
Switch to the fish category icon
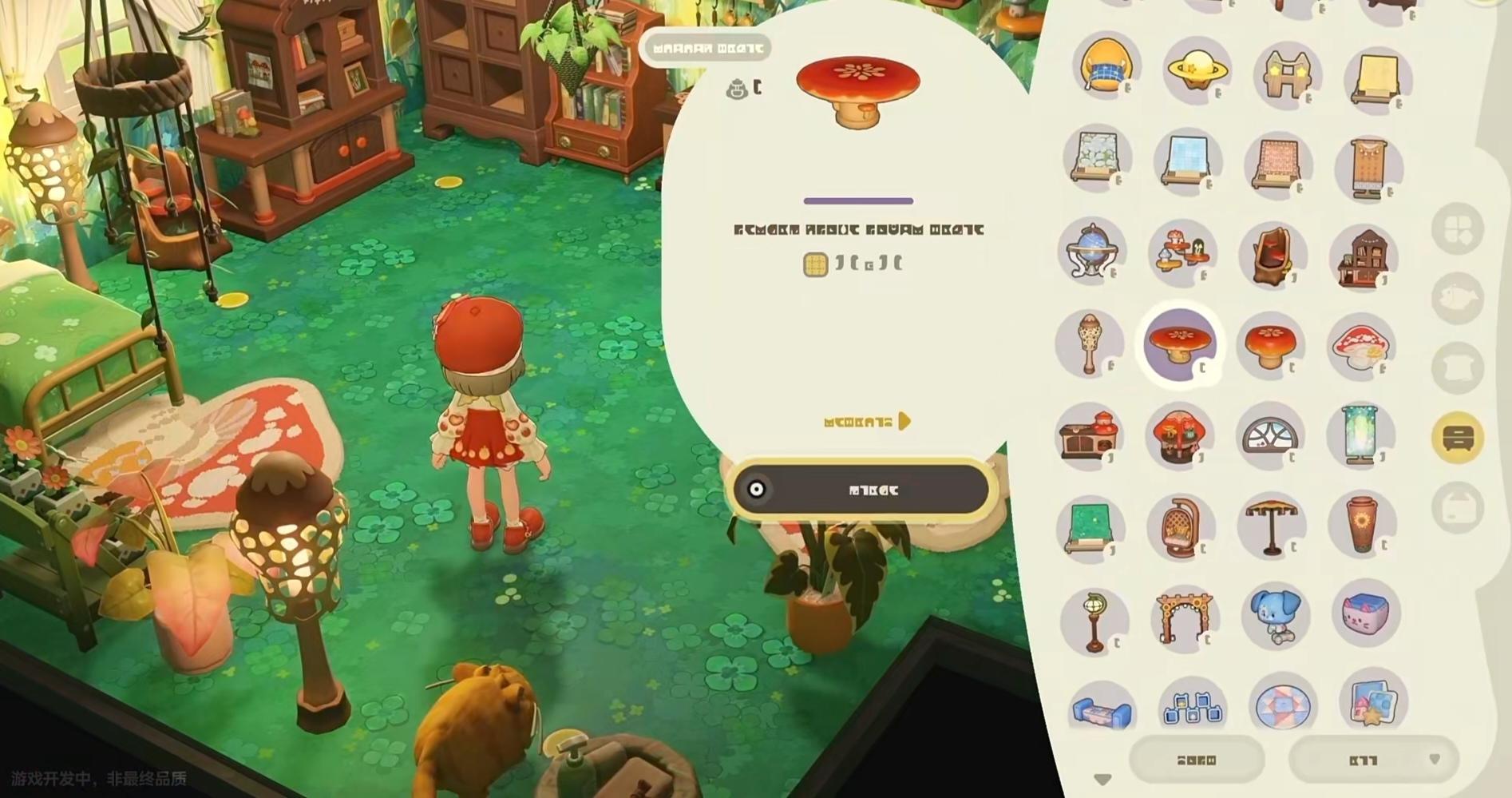(1459, 296)
